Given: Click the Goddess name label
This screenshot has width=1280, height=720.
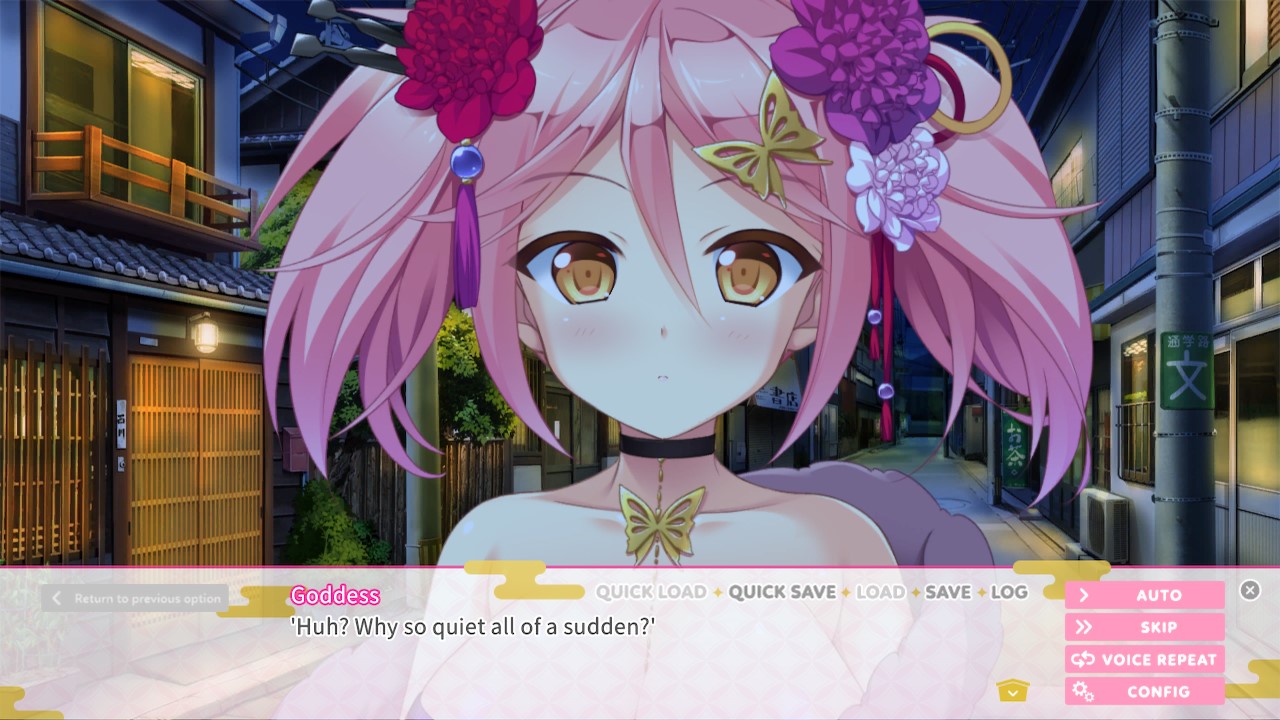Looking at the screenshot, I should 335,596.
